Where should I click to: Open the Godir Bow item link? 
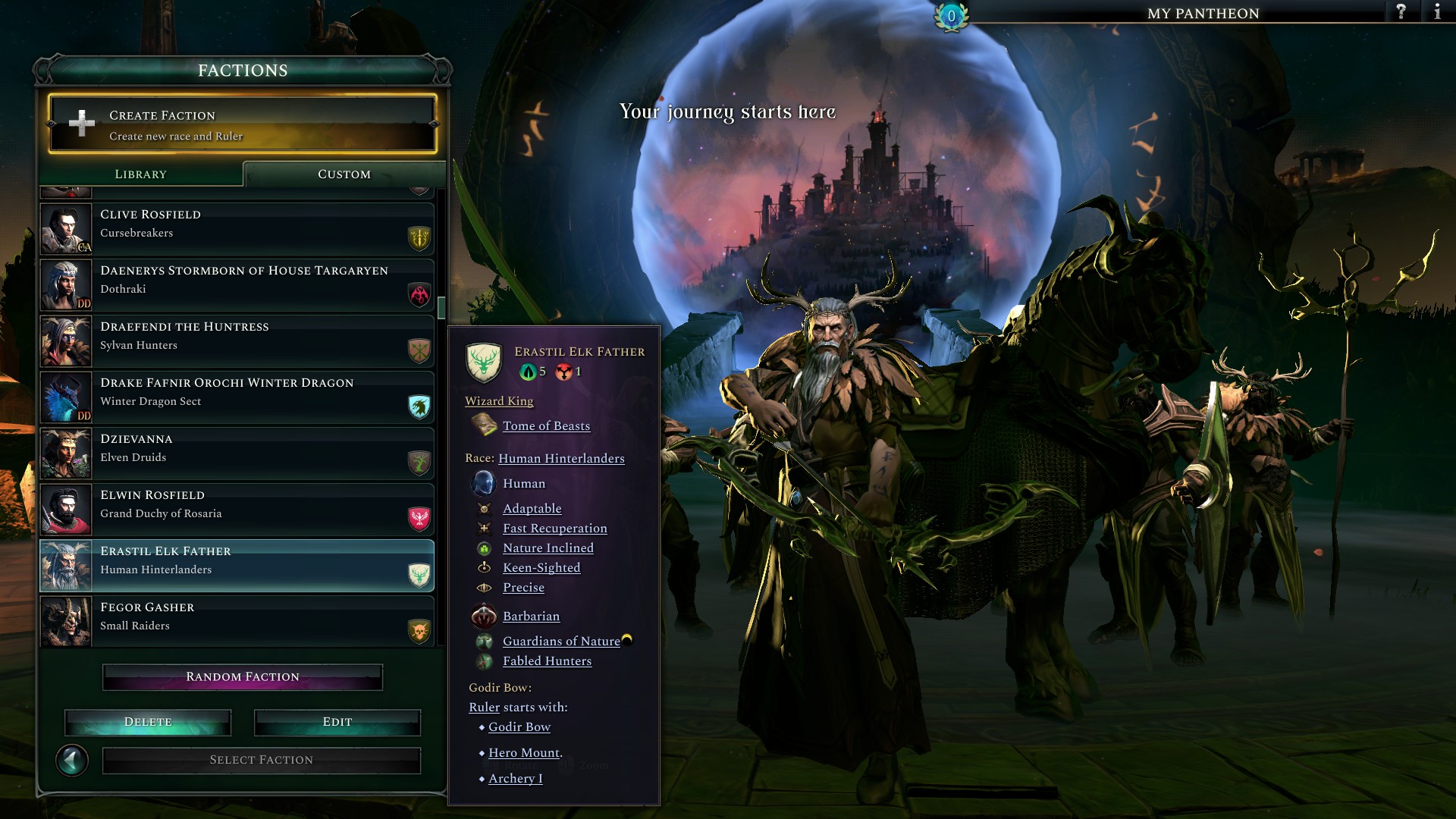pos(519,727)
